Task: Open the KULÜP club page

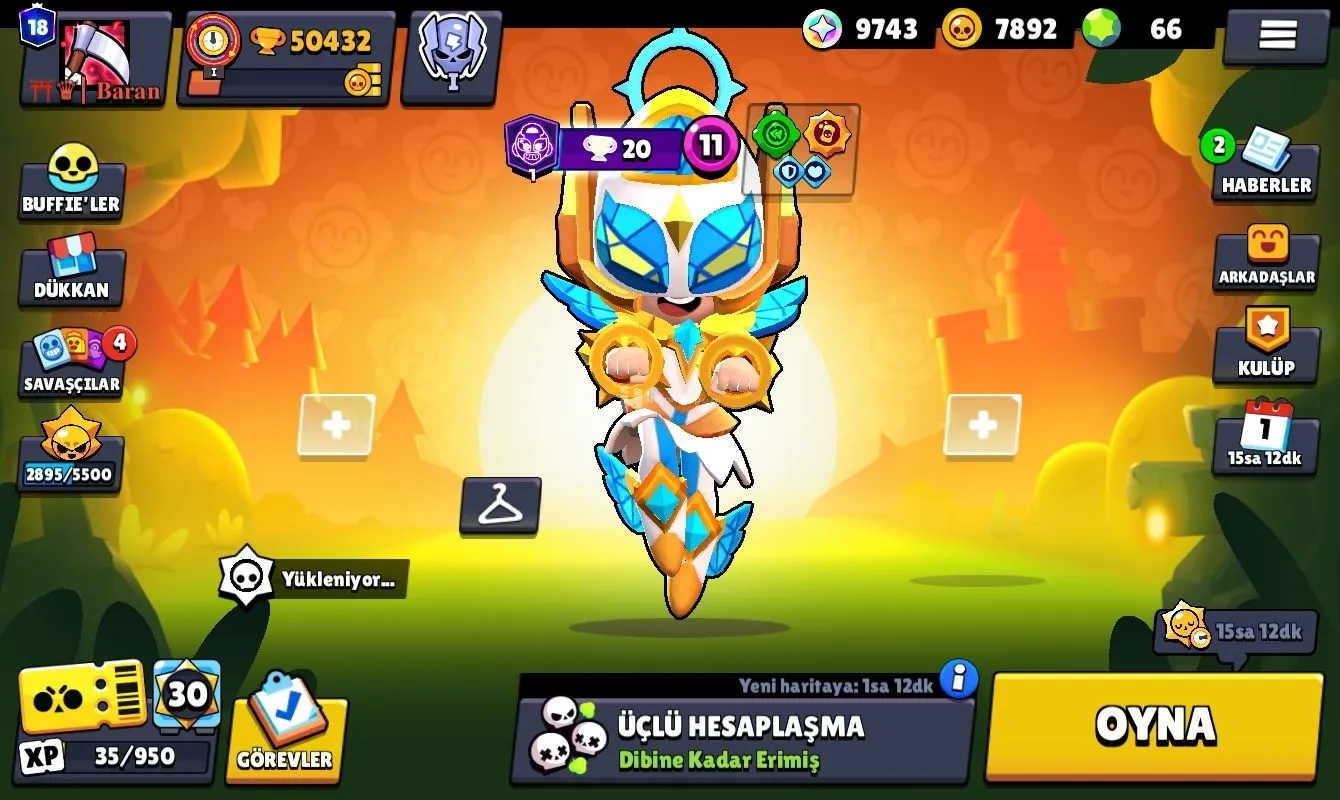Action: click(1266, 346)
